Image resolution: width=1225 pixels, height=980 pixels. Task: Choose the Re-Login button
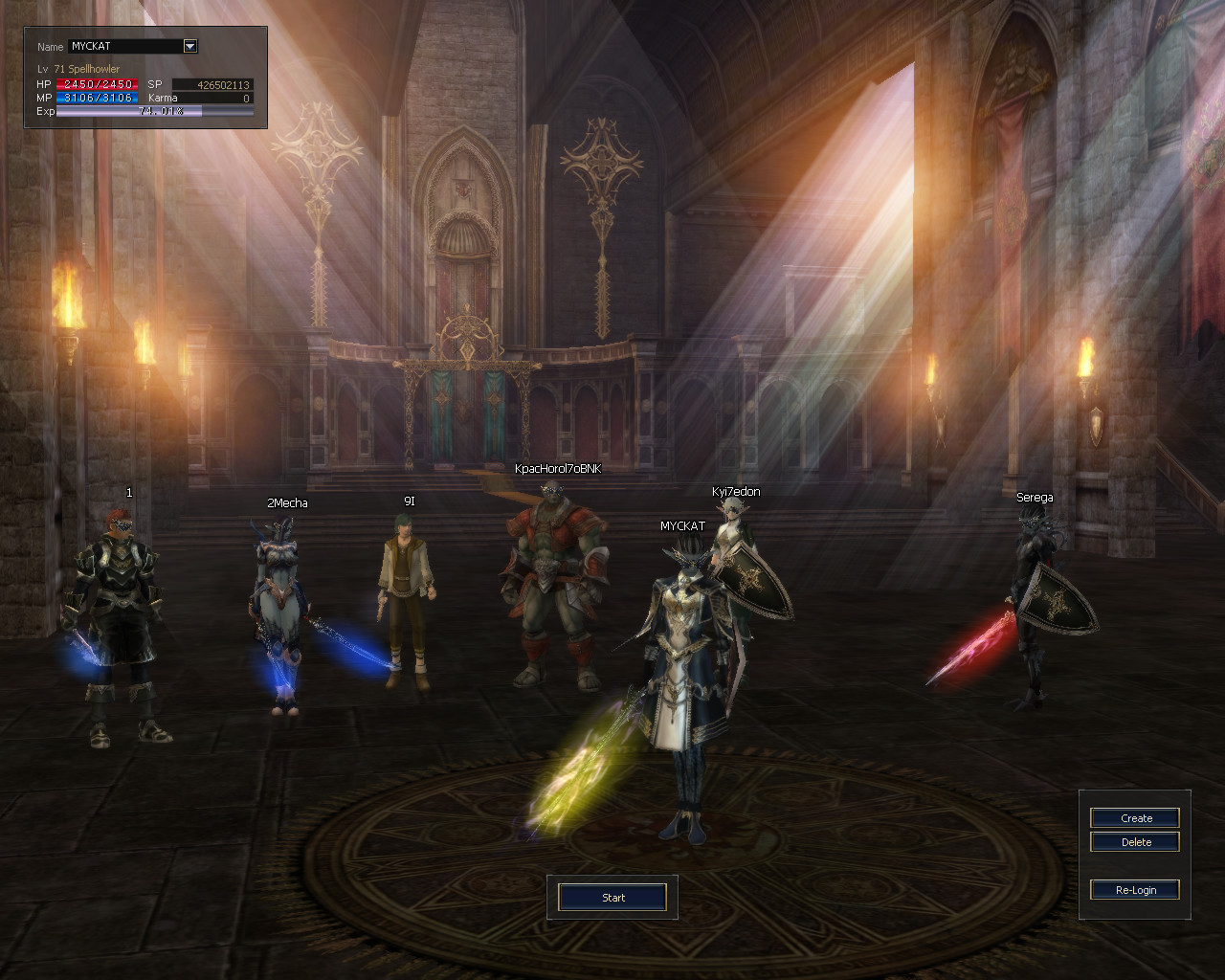(1135, 890)
